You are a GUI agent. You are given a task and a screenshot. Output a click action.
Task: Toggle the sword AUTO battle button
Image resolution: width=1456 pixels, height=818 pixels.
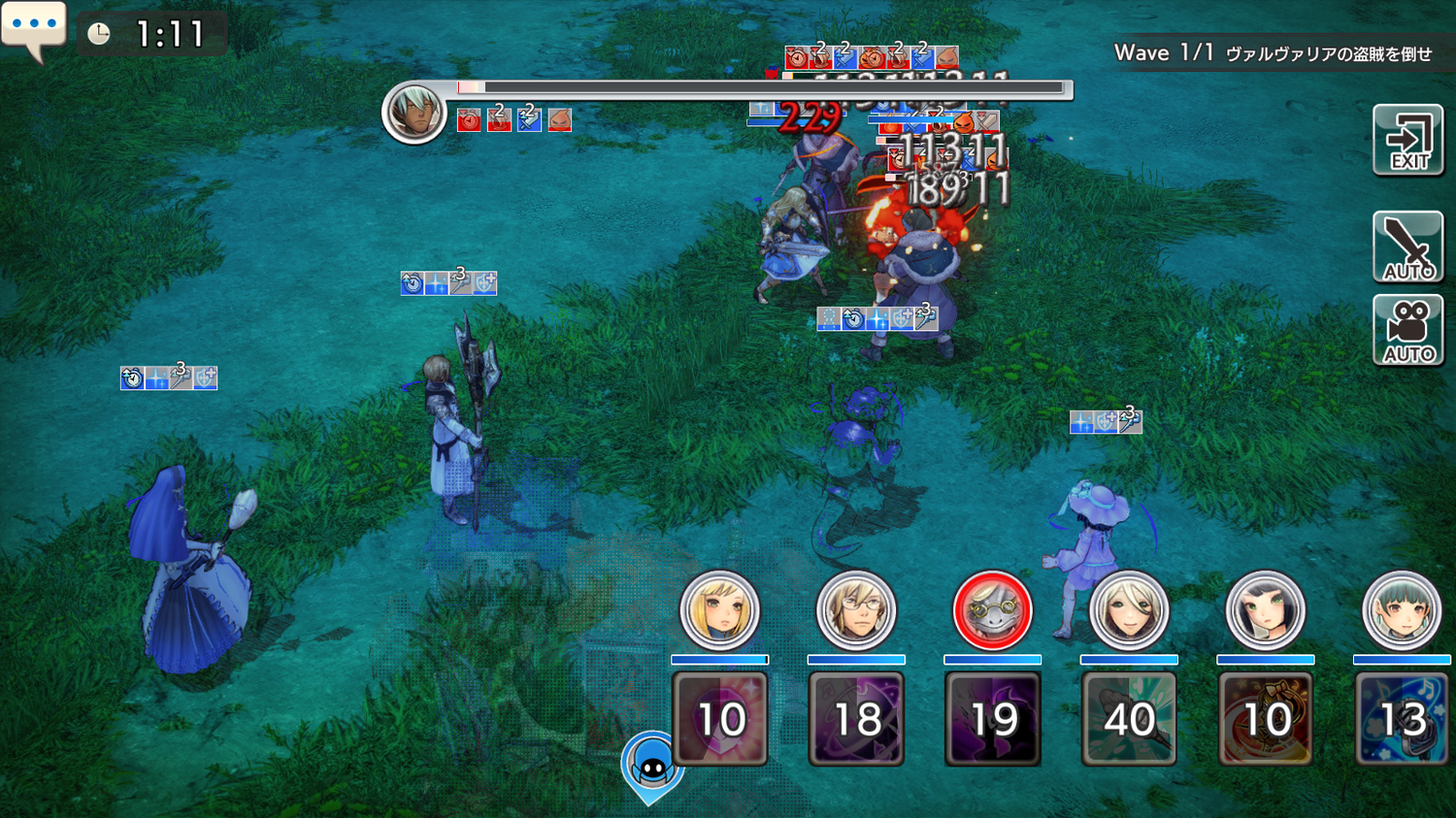tap(1407, 246)
